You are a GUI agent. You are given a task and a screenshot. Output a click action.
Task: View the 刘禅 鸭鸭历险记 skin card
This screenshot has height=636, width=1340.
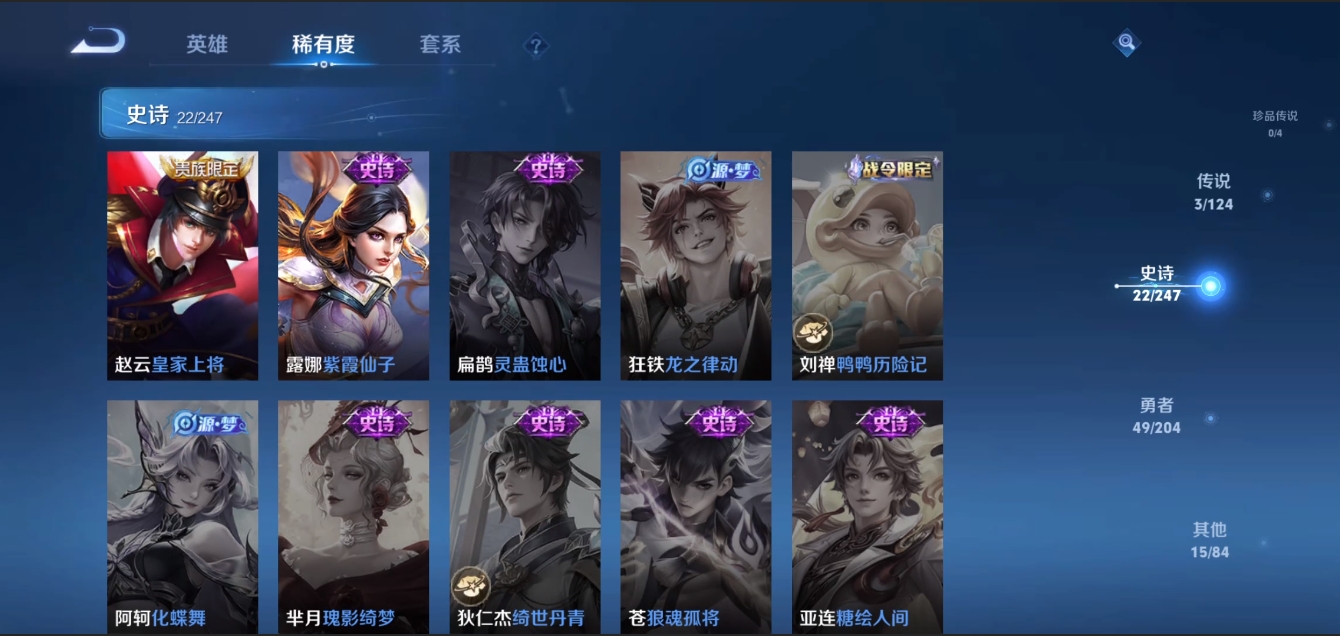pyautogui.click(x=867, y=266)
